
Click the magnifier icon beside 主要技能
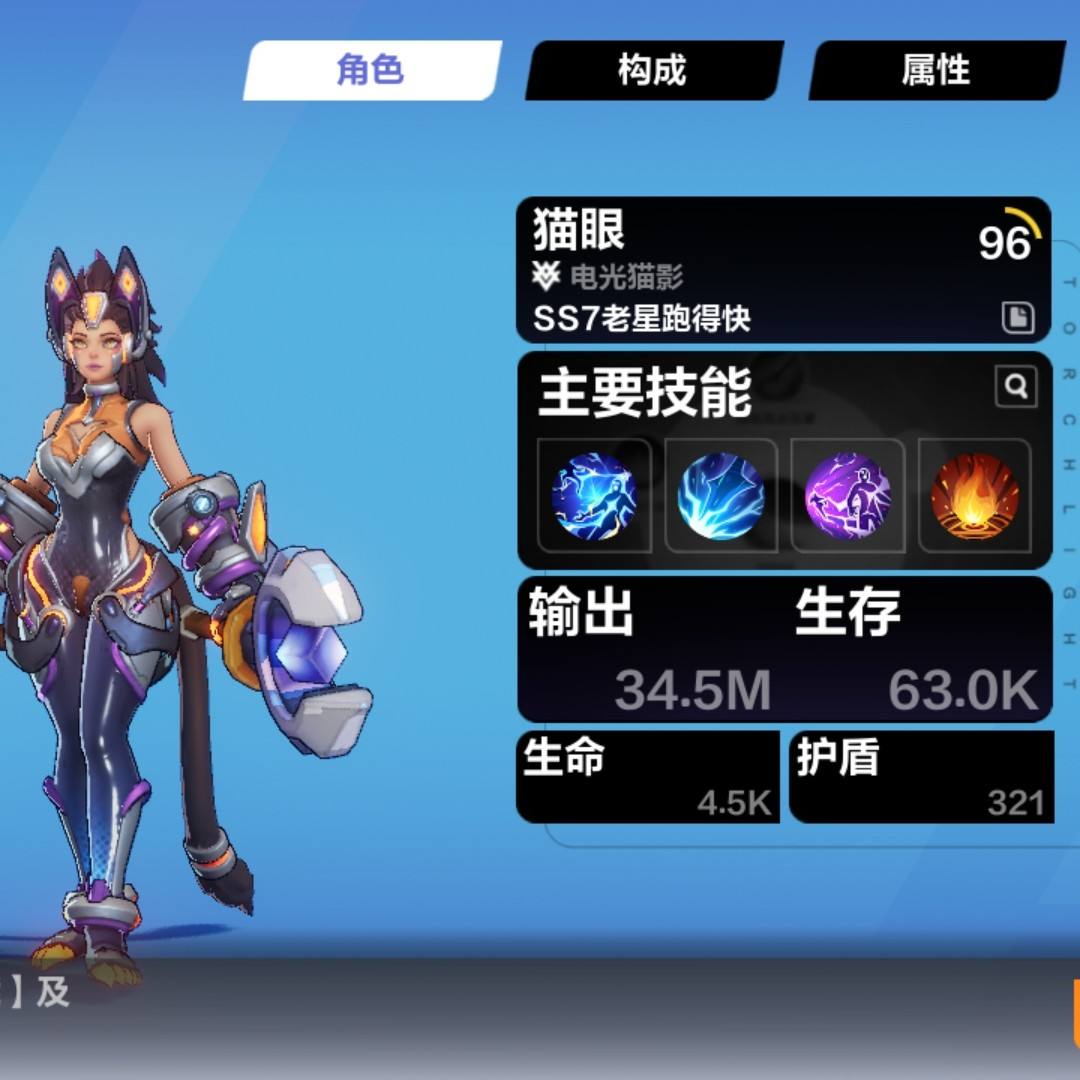[1016, 386]
